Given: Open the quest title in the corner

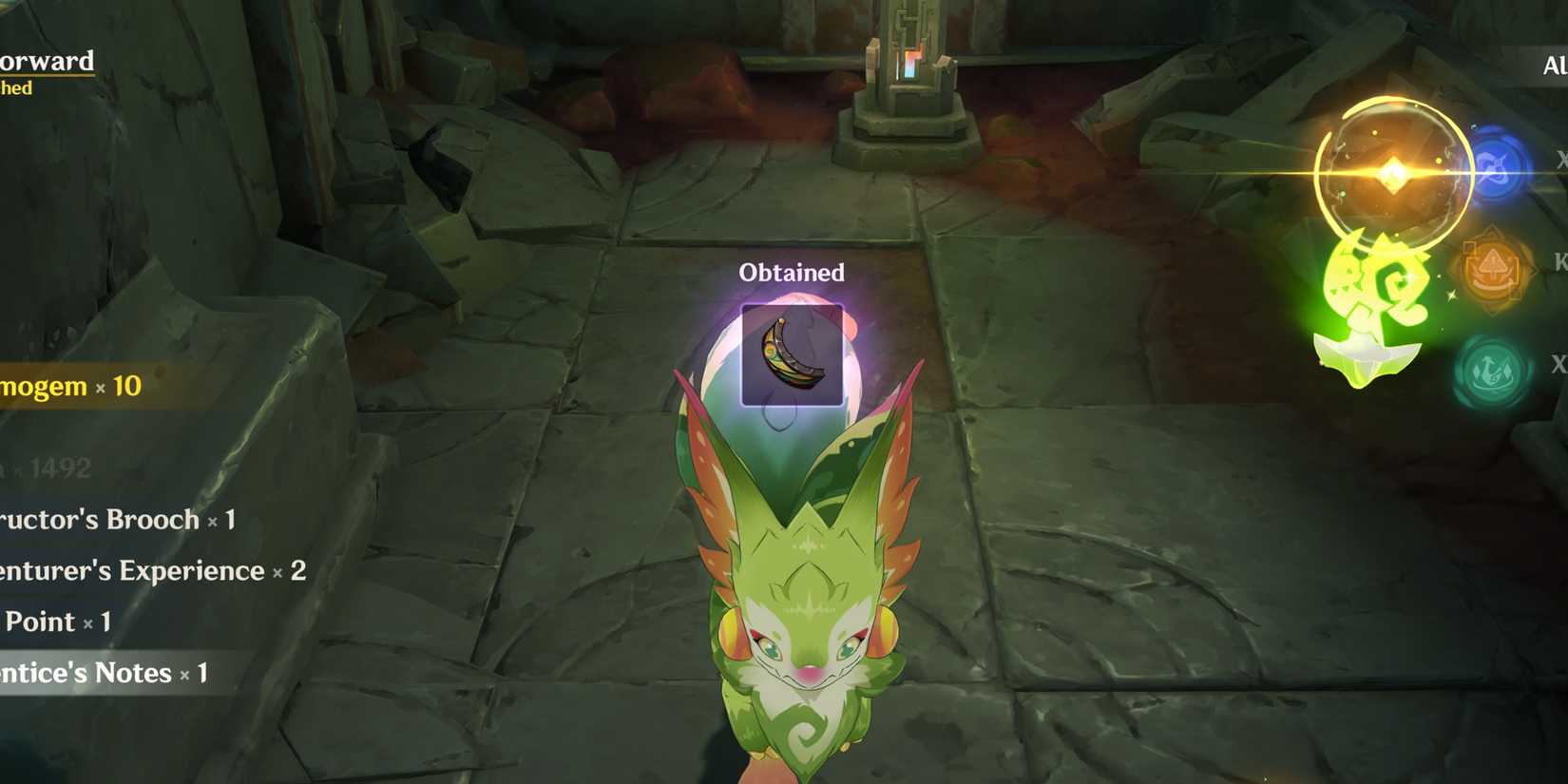Looking at the screenshot, I should click(x=48, y=63).
